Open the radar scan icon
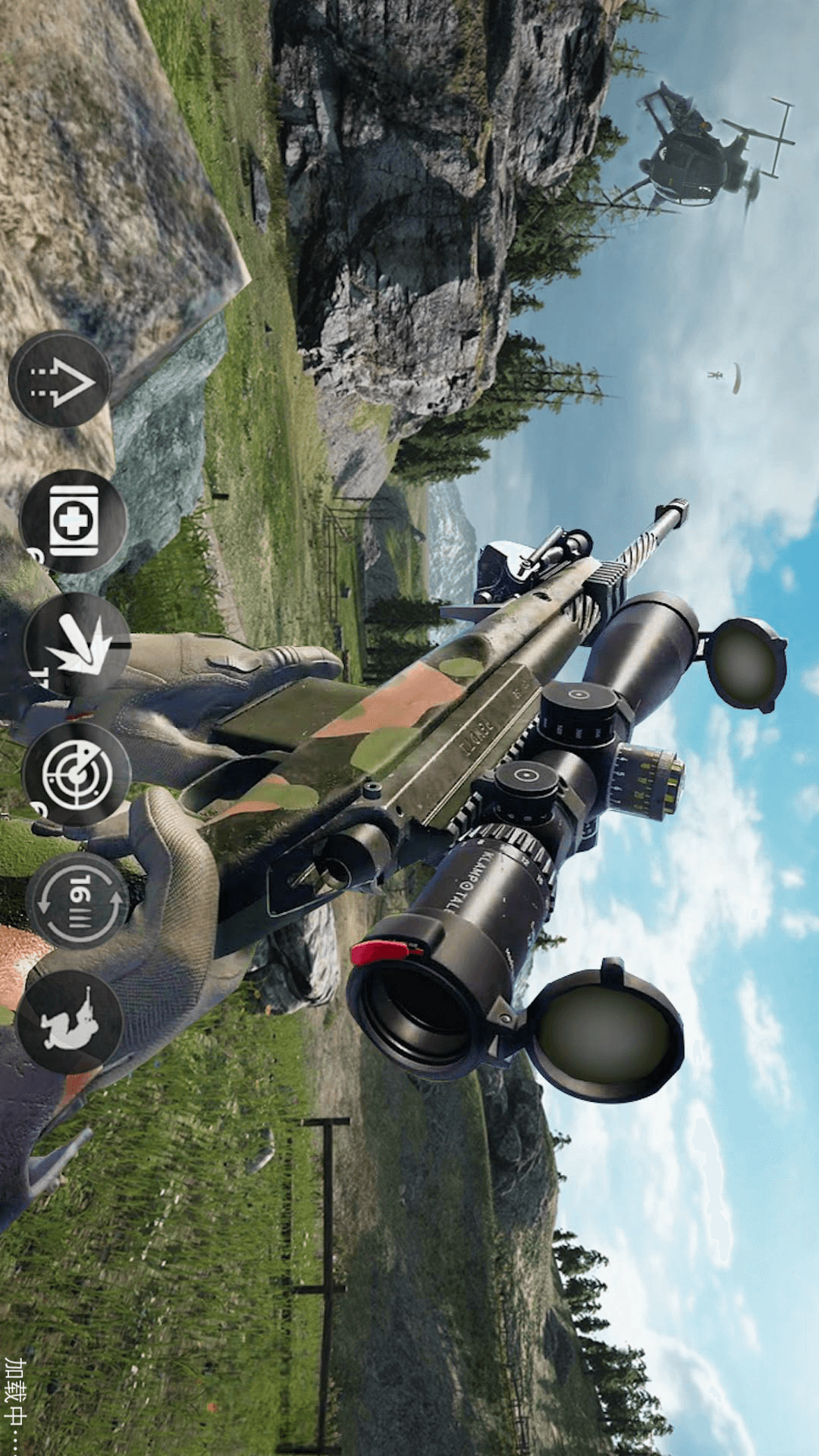This screenshot has width=819, height=1456. coord(77,774)
